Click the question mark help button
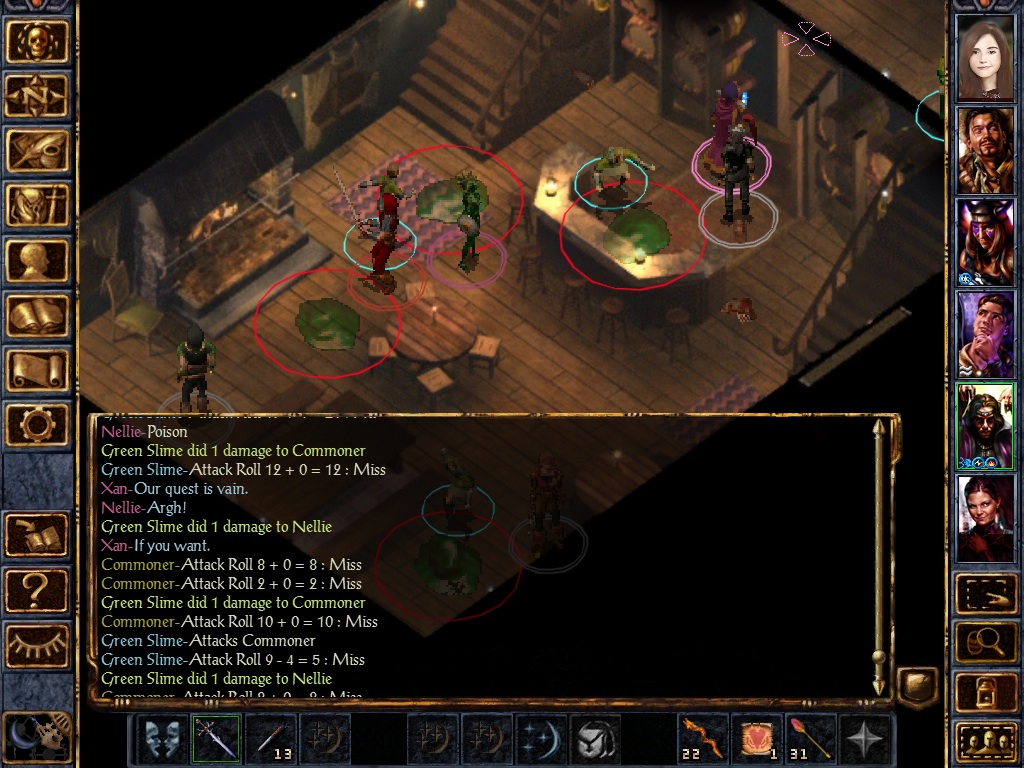Image resolution: width=1024 pixels, height=768 pixels. [x=38, y=590]
